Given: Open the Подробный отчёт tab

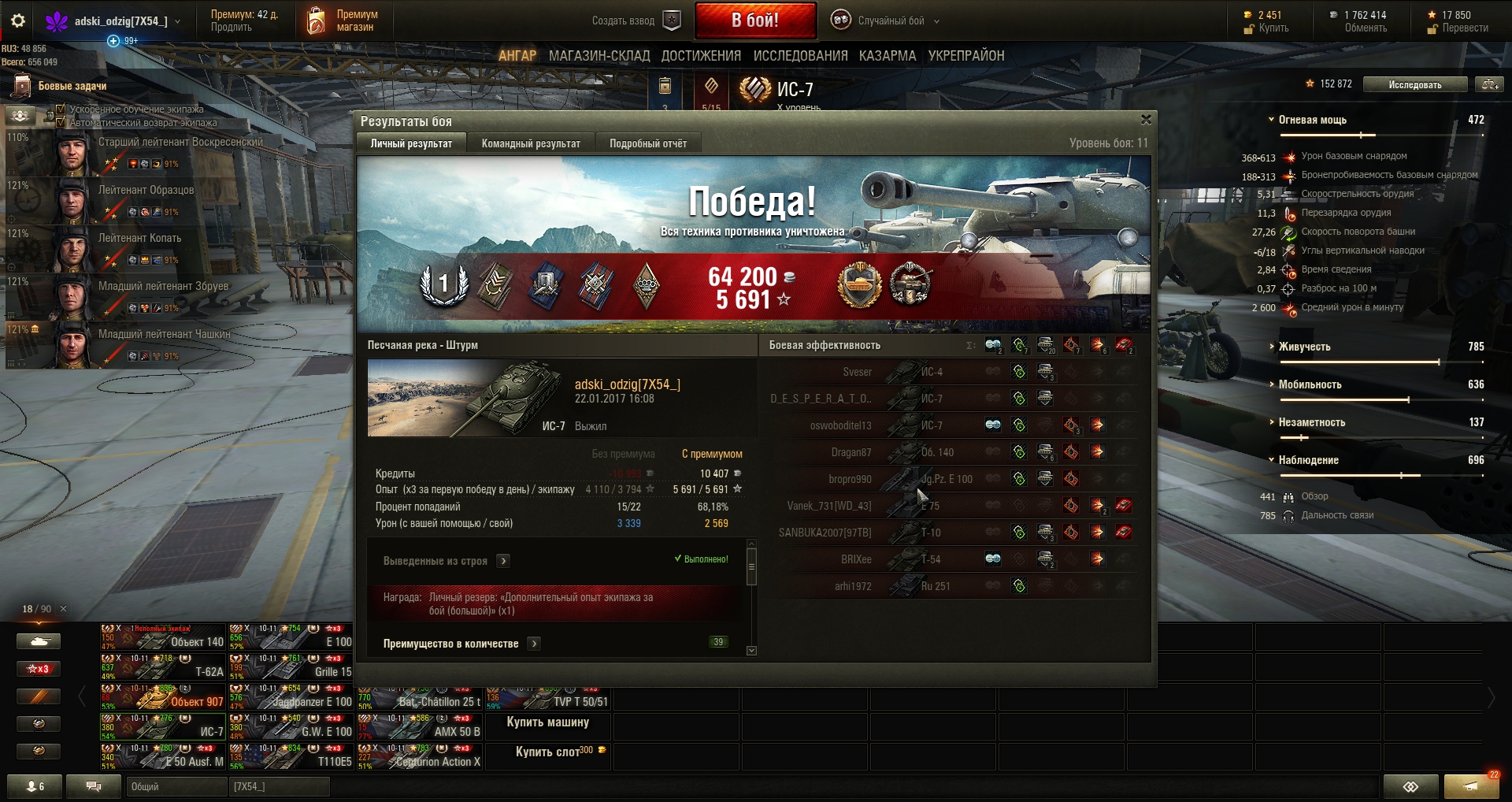Looking at the screenshot, I should [647, 143].
